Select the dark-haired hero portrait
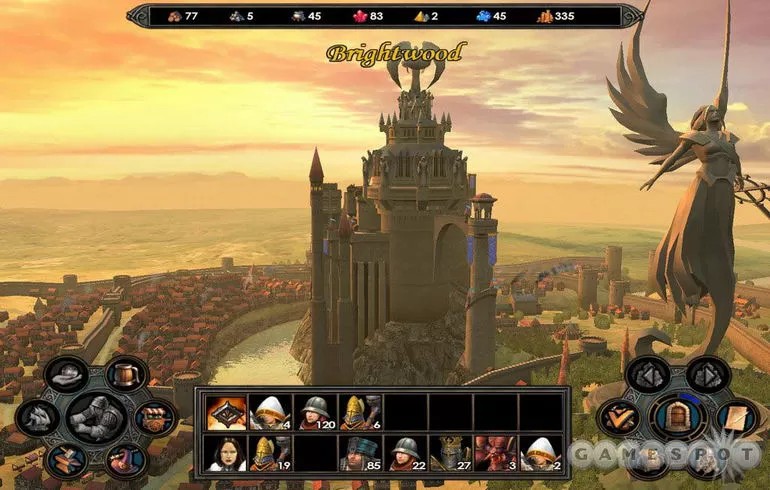 click(227, 454)
